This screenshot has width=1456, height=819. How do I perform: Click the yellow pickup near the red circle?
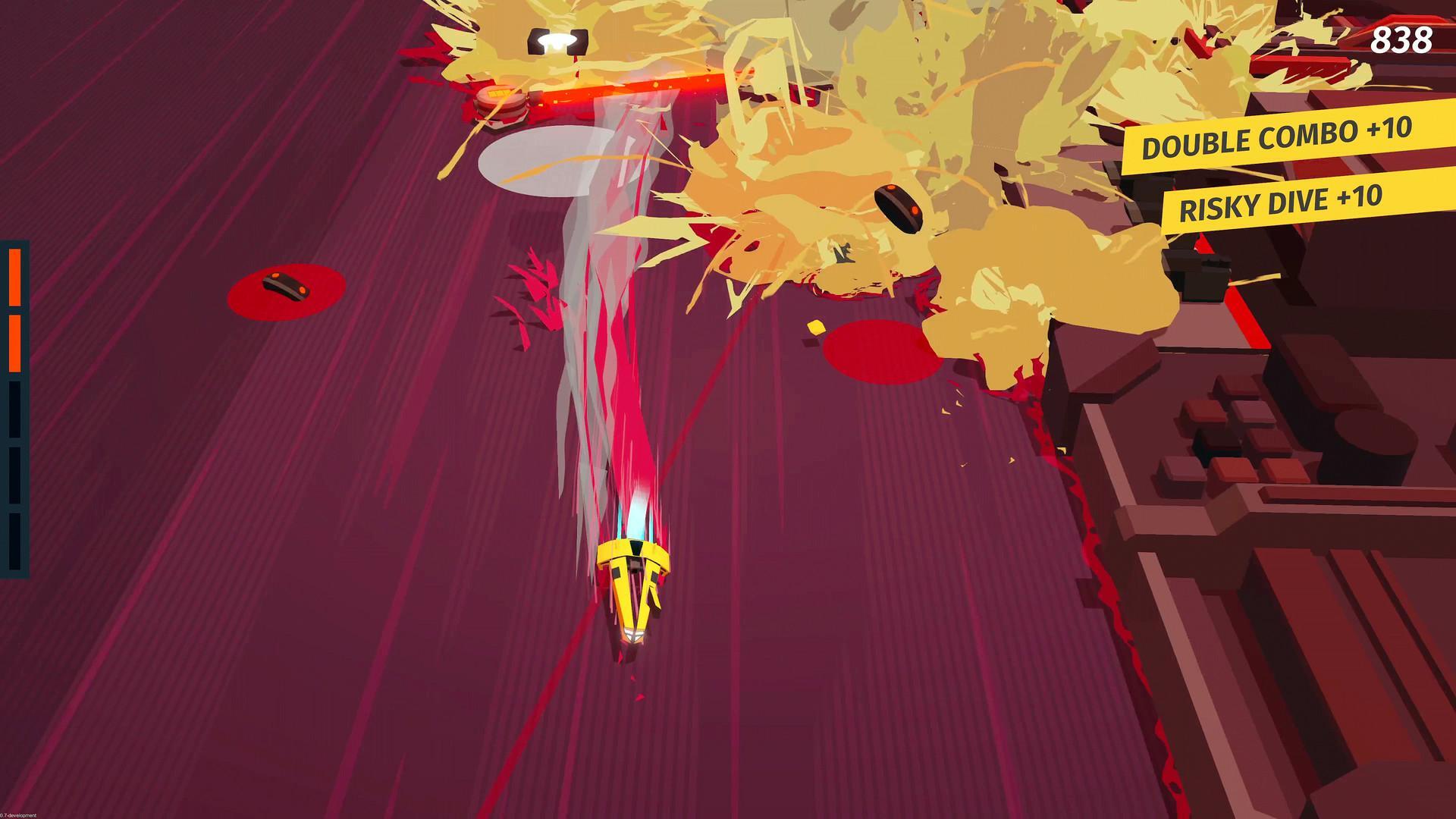point(815,326)
